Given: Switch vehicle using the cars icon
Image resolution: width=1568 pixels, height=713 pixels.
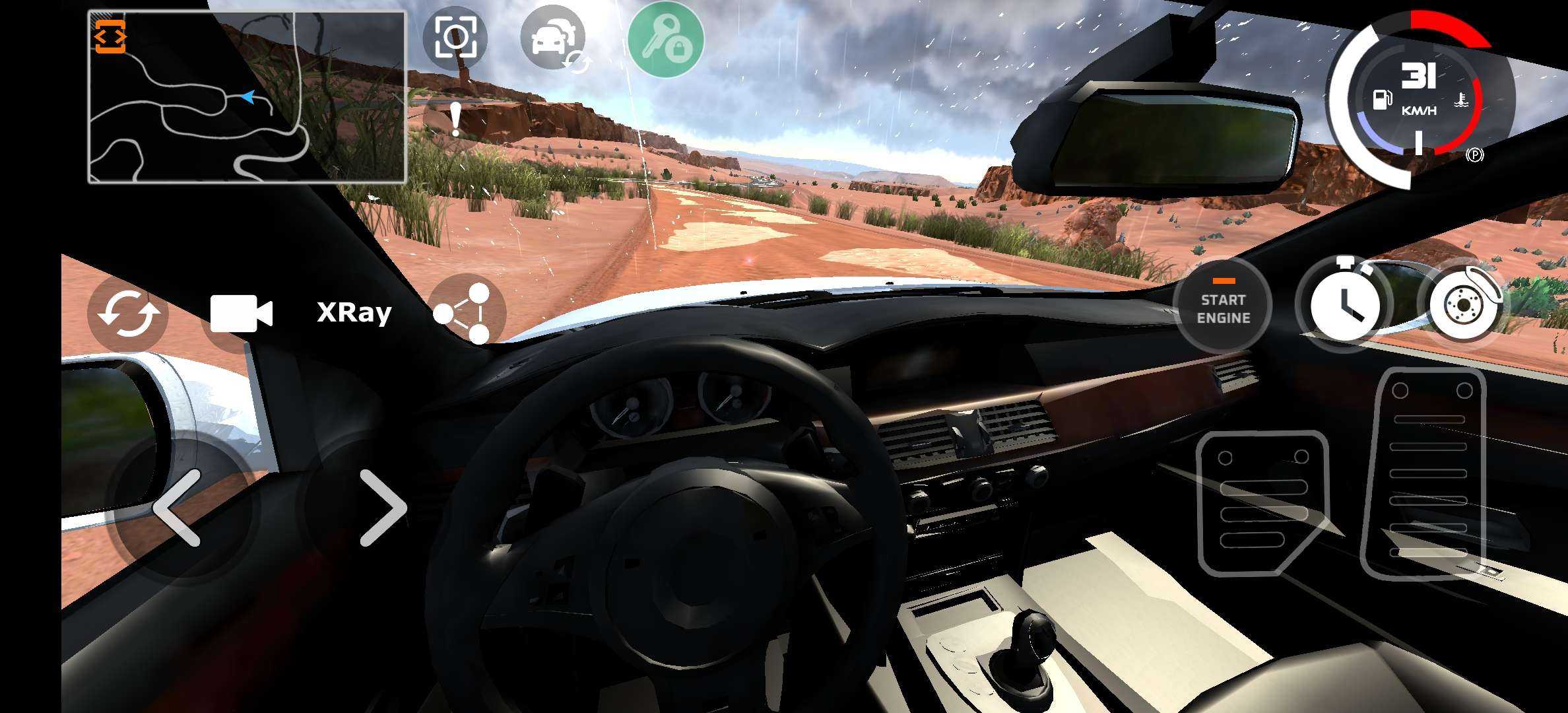Looking at the screenshot, I should coord(553,40).
